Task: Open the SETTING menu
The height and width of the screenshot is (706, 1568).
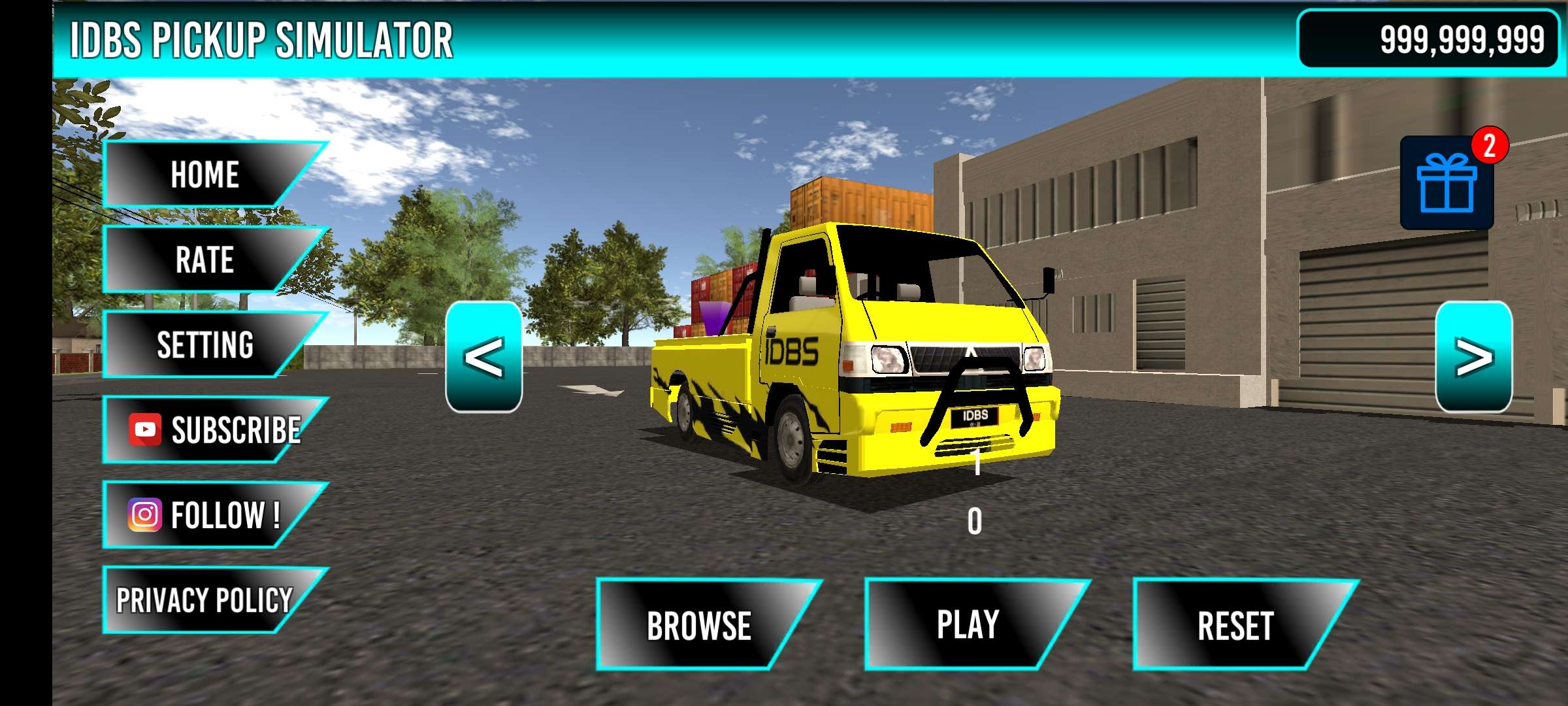Action: pos(204,345)
